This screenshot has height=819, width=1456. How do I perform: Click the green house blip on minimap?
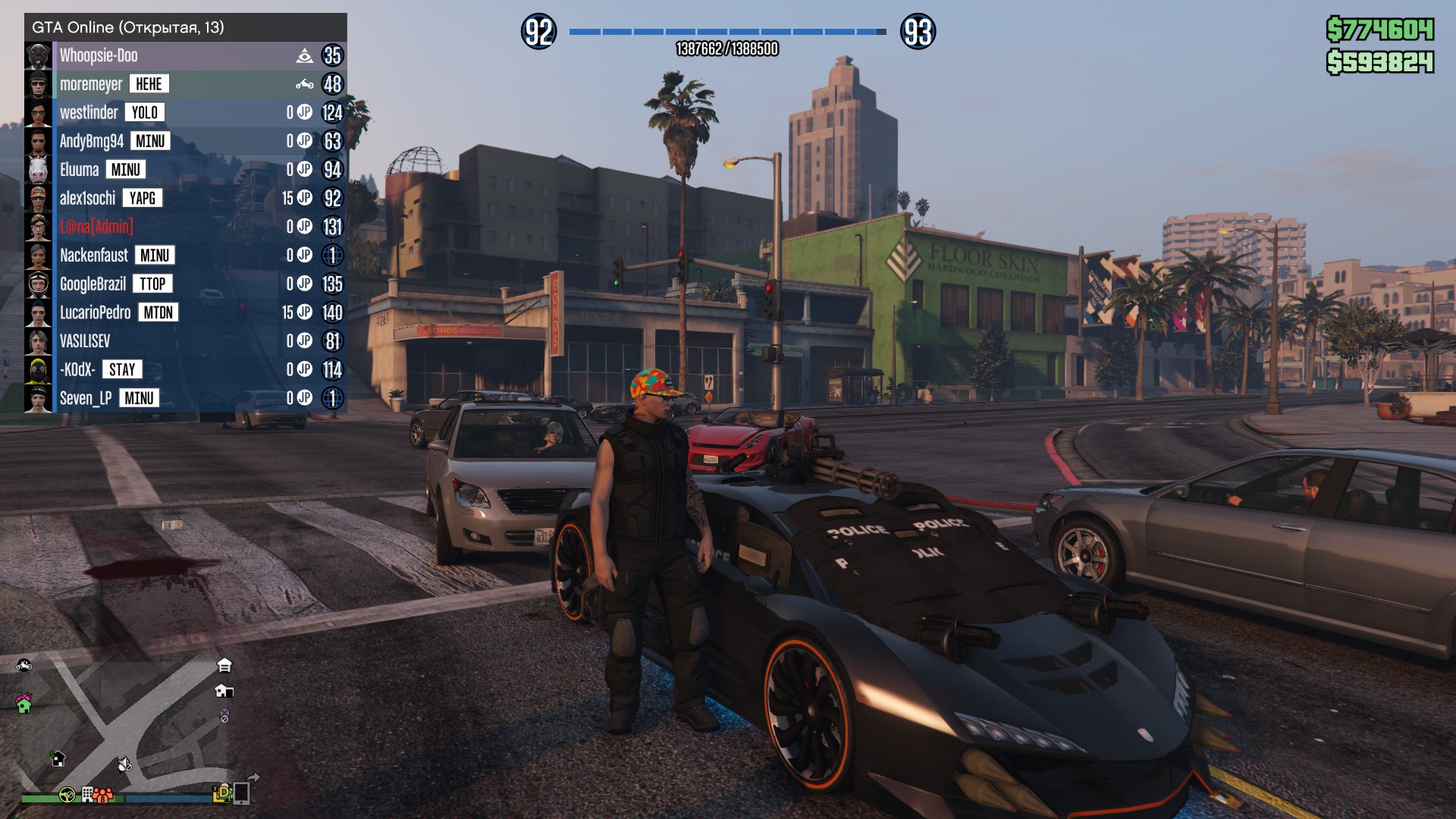coord(24,704)
